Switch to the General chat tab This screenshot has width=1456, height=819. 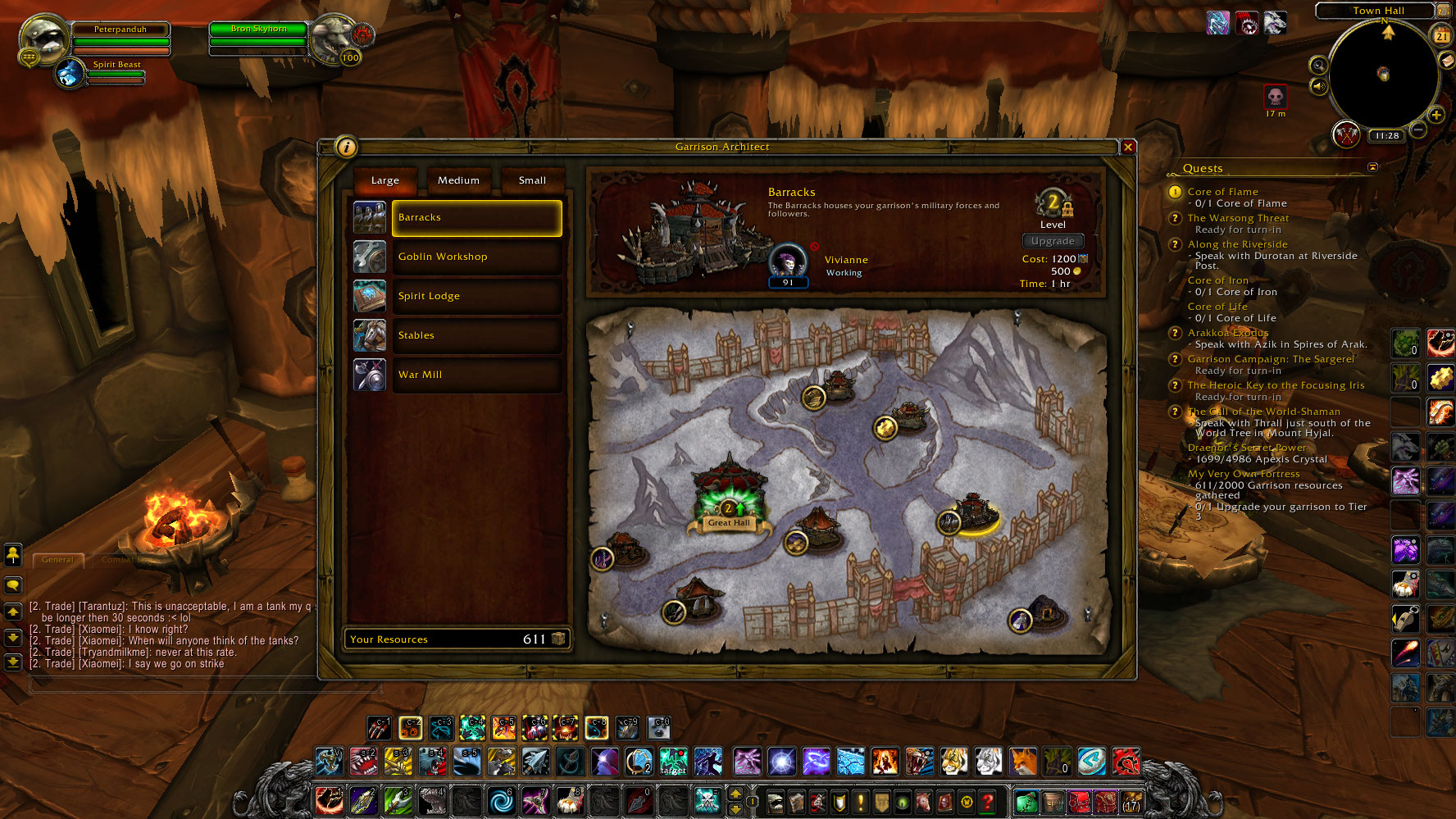coord(57,560)
